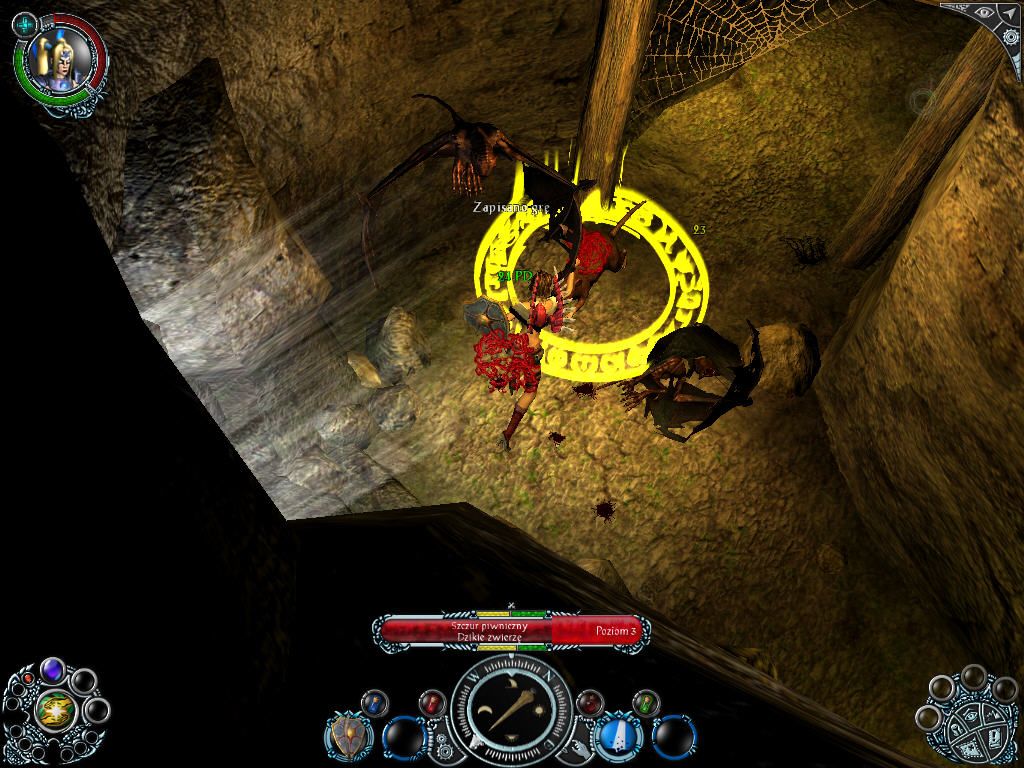Use the blue potion flask
Viewport: 1024px width, 768px height.
374,701
